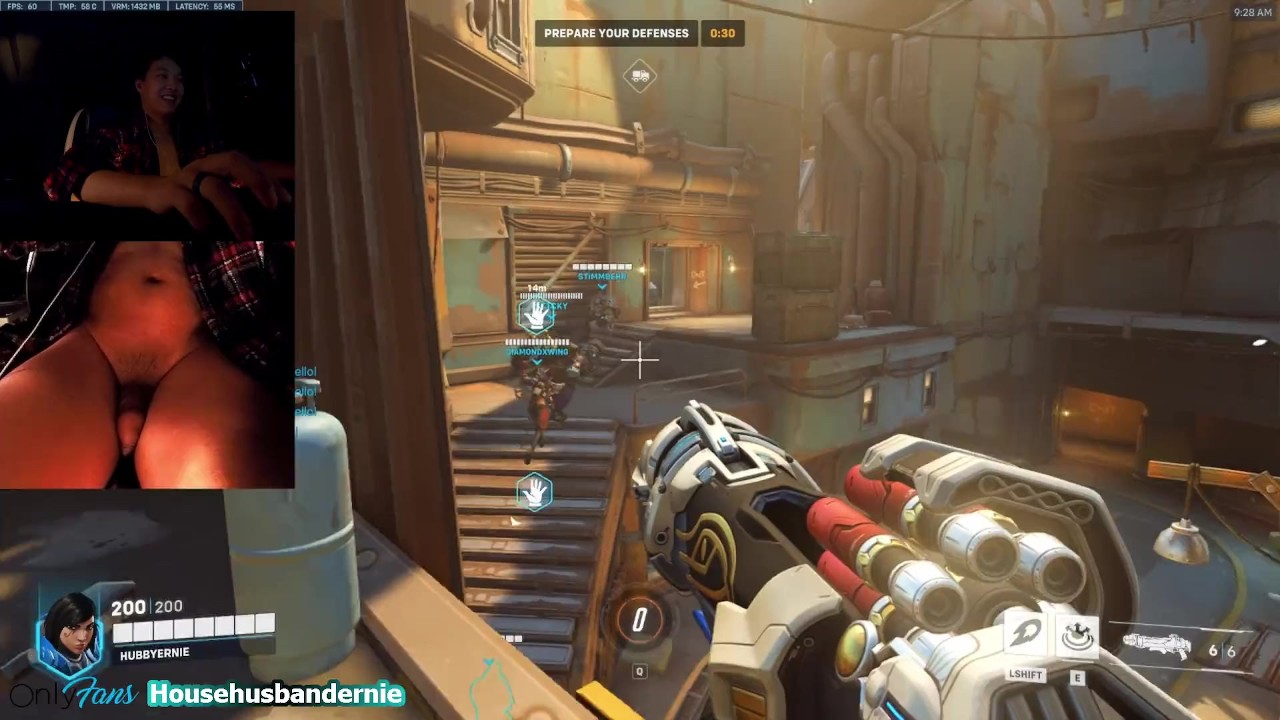
Task: Click the Pharah hero portrait
Action: [70, 632]
